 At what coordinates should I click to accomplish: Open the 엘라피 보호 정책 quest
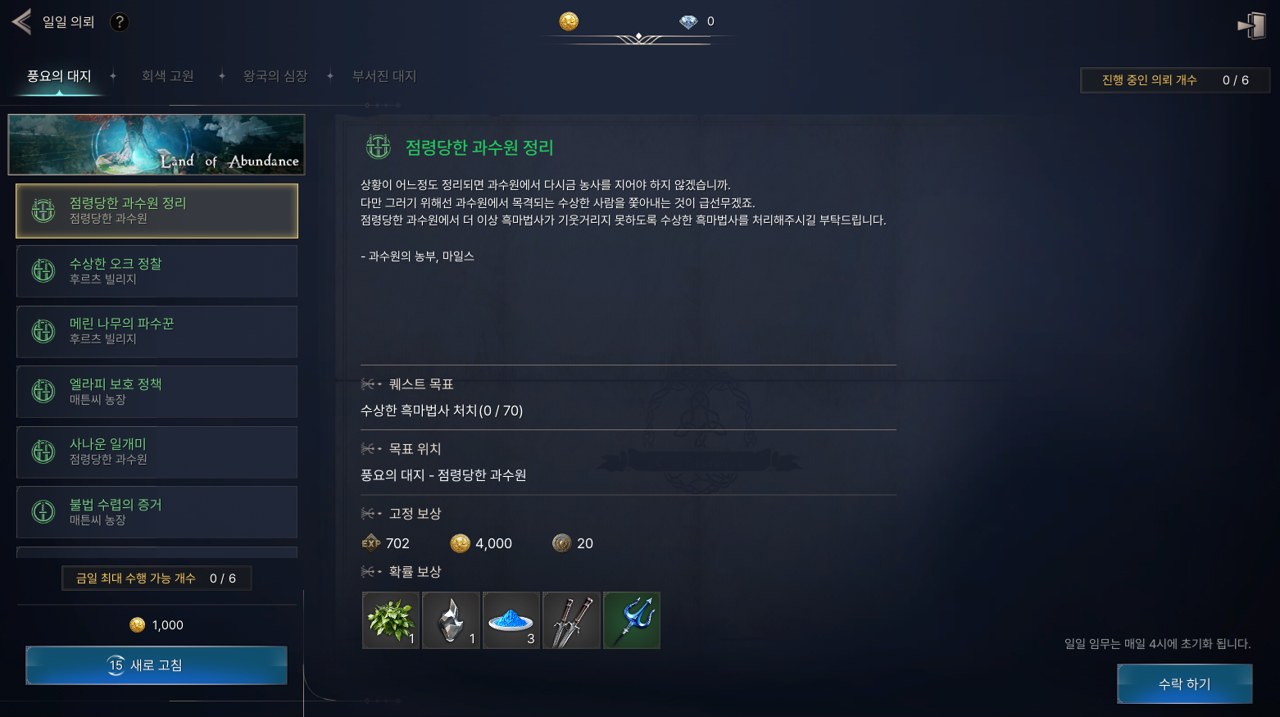[157, 391]
